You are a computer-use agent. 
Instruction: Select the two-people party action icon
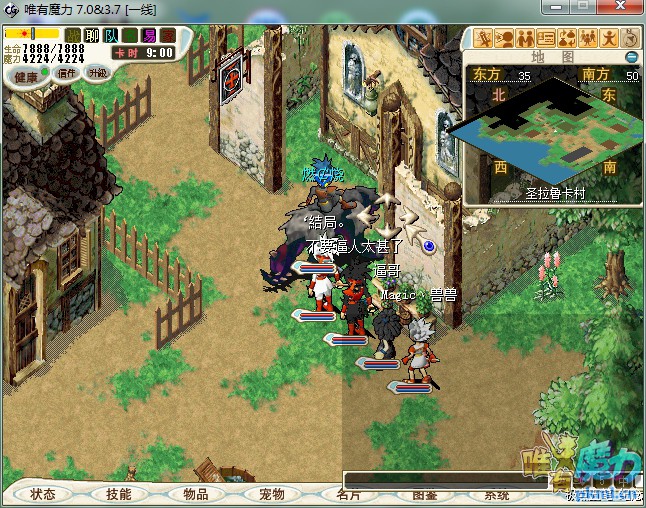coord(524,39)
